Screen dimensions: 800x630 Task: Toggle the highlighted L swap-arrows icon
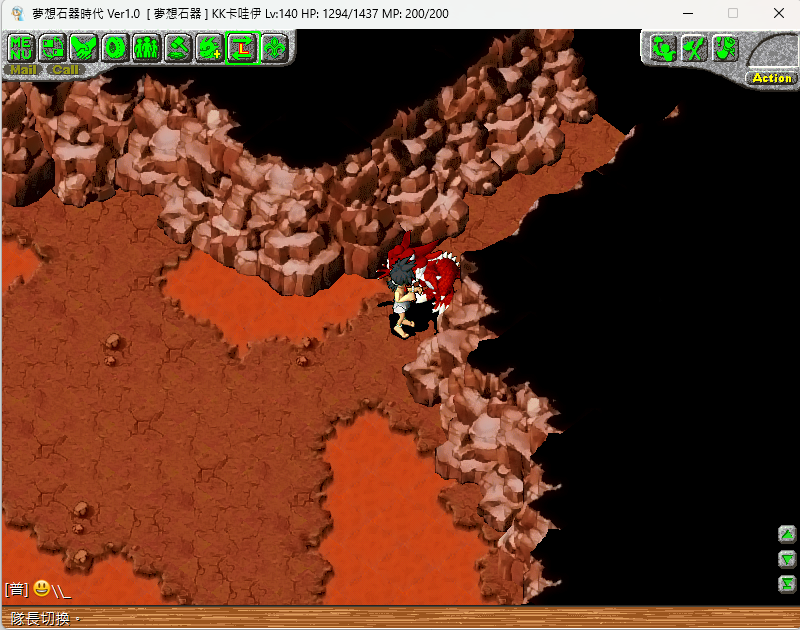coord(241,47)
